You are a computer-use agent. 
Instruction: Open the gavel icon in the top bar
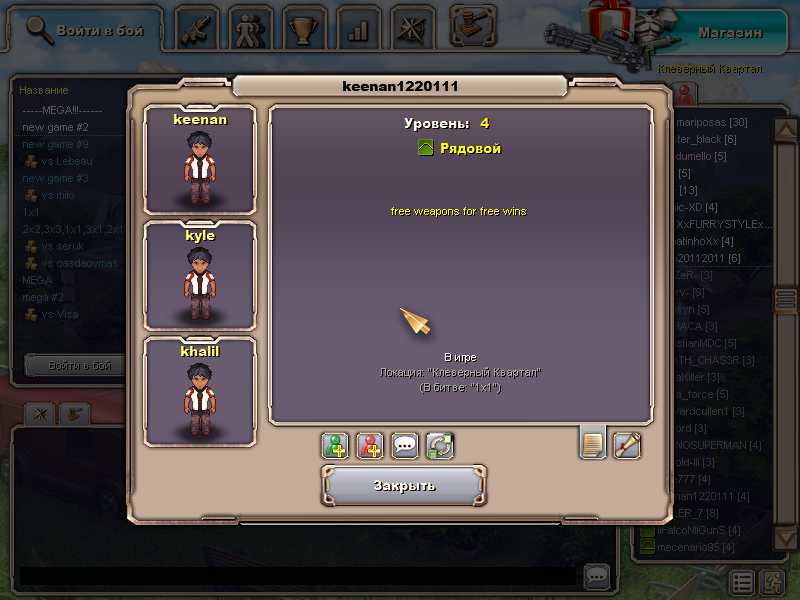(472, 27)
